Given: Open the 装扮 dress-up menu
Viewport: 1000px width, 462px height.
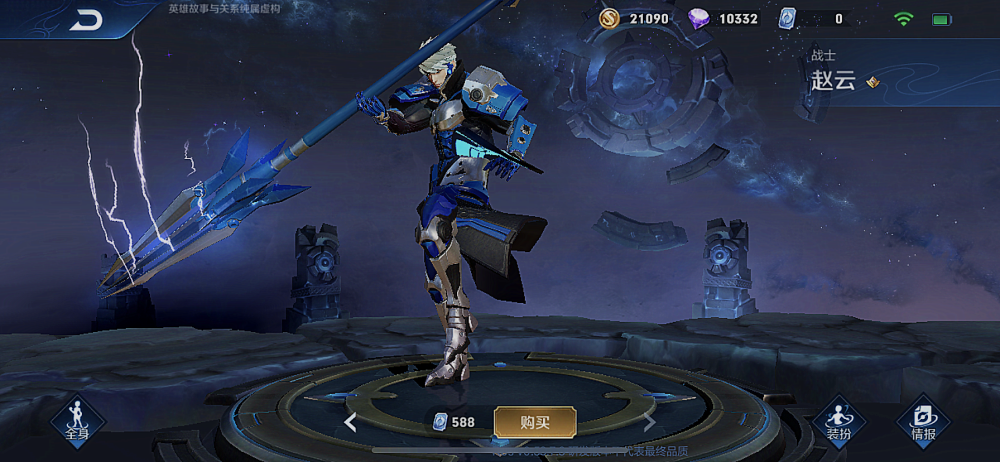Looking at the screenshot, I should 838,421.
